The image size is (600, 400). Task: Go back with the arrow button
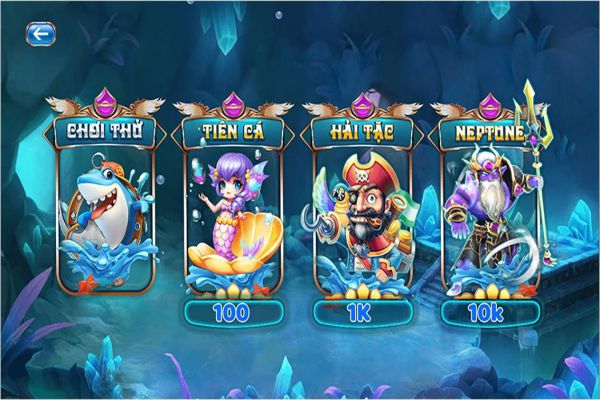[40, 33]
